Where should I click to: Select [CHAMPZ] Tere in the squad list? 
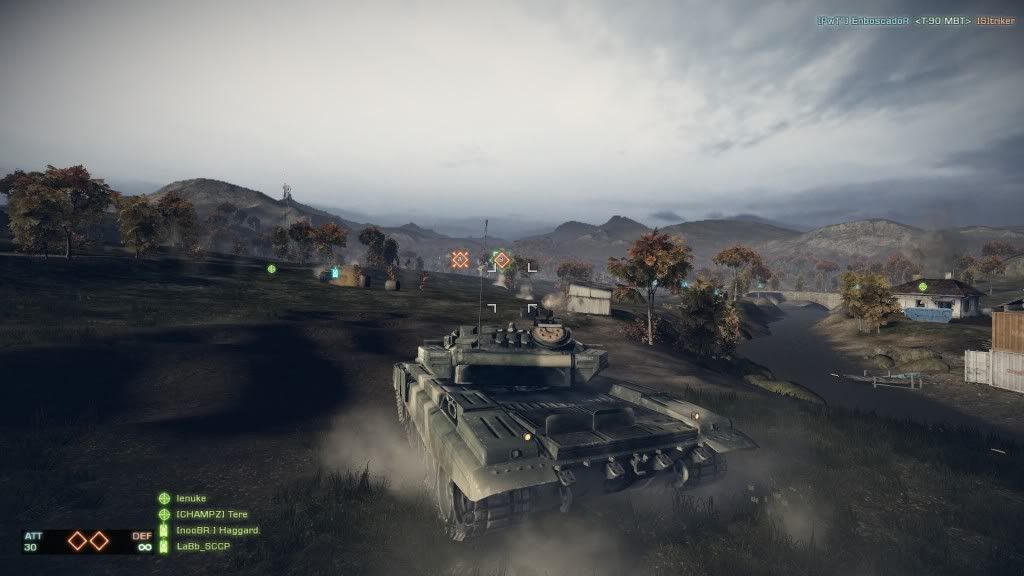(211, 514)
